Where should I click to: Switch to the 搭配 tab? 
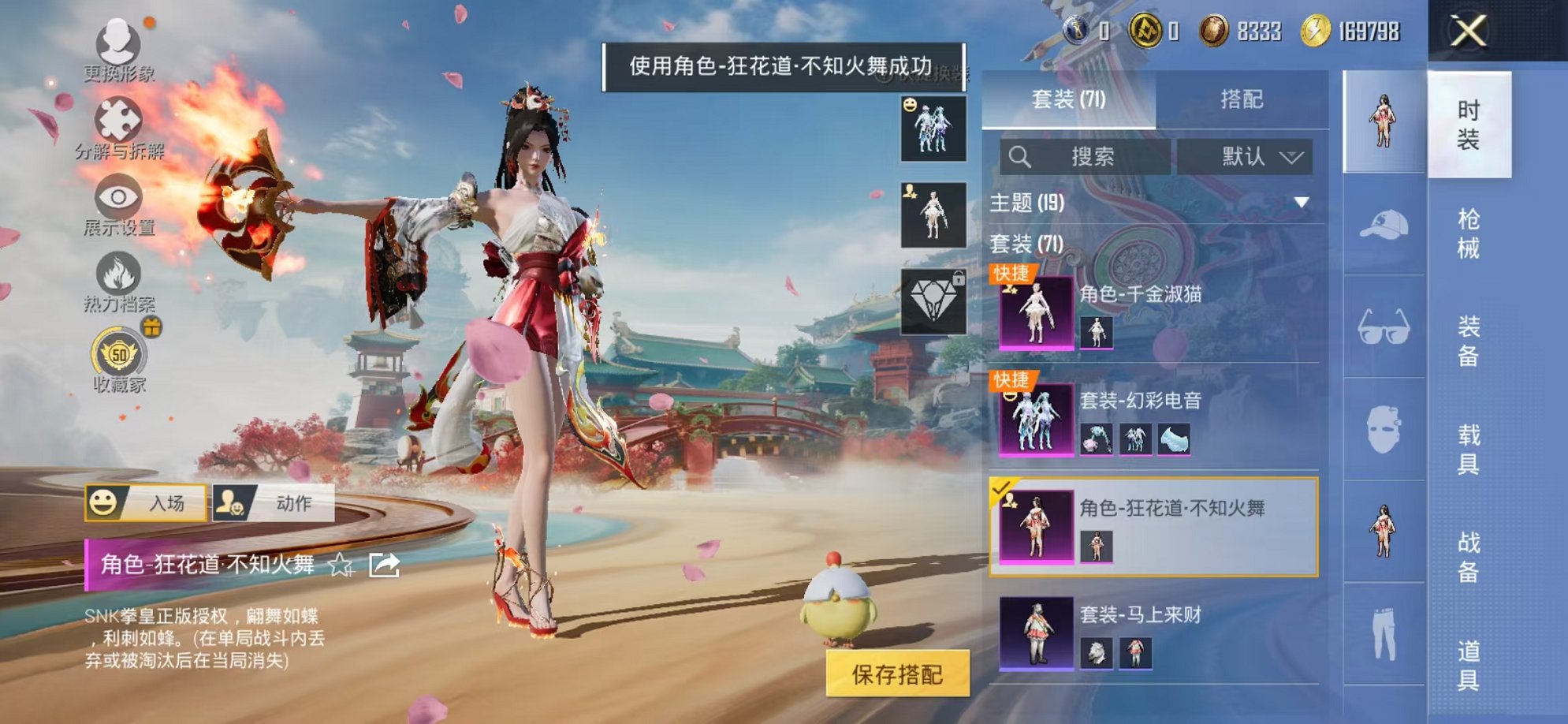point(1242,97)
